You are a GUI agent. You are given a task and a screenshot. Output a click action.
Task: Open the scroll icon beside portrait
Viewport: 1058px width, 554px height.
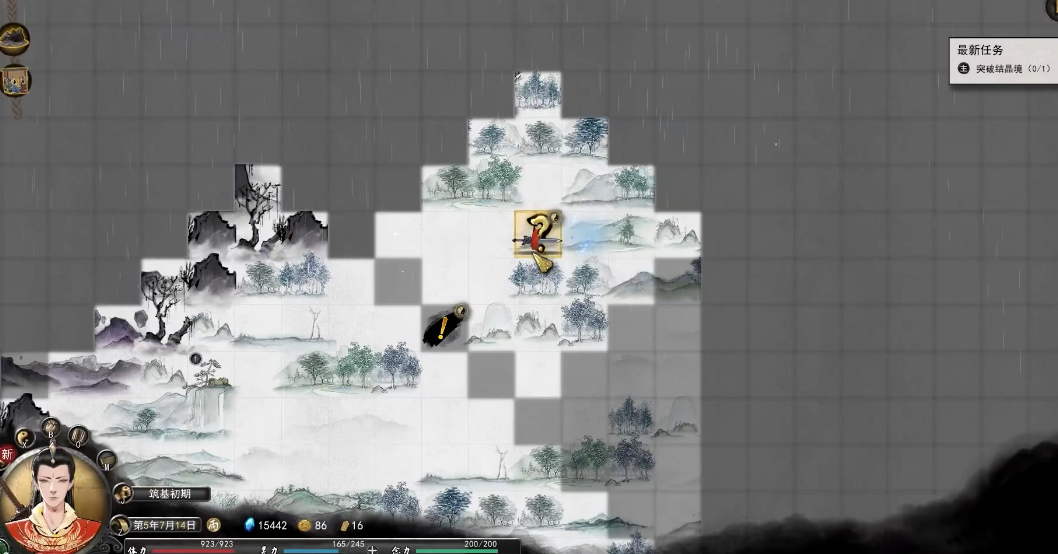click(104, 462)
